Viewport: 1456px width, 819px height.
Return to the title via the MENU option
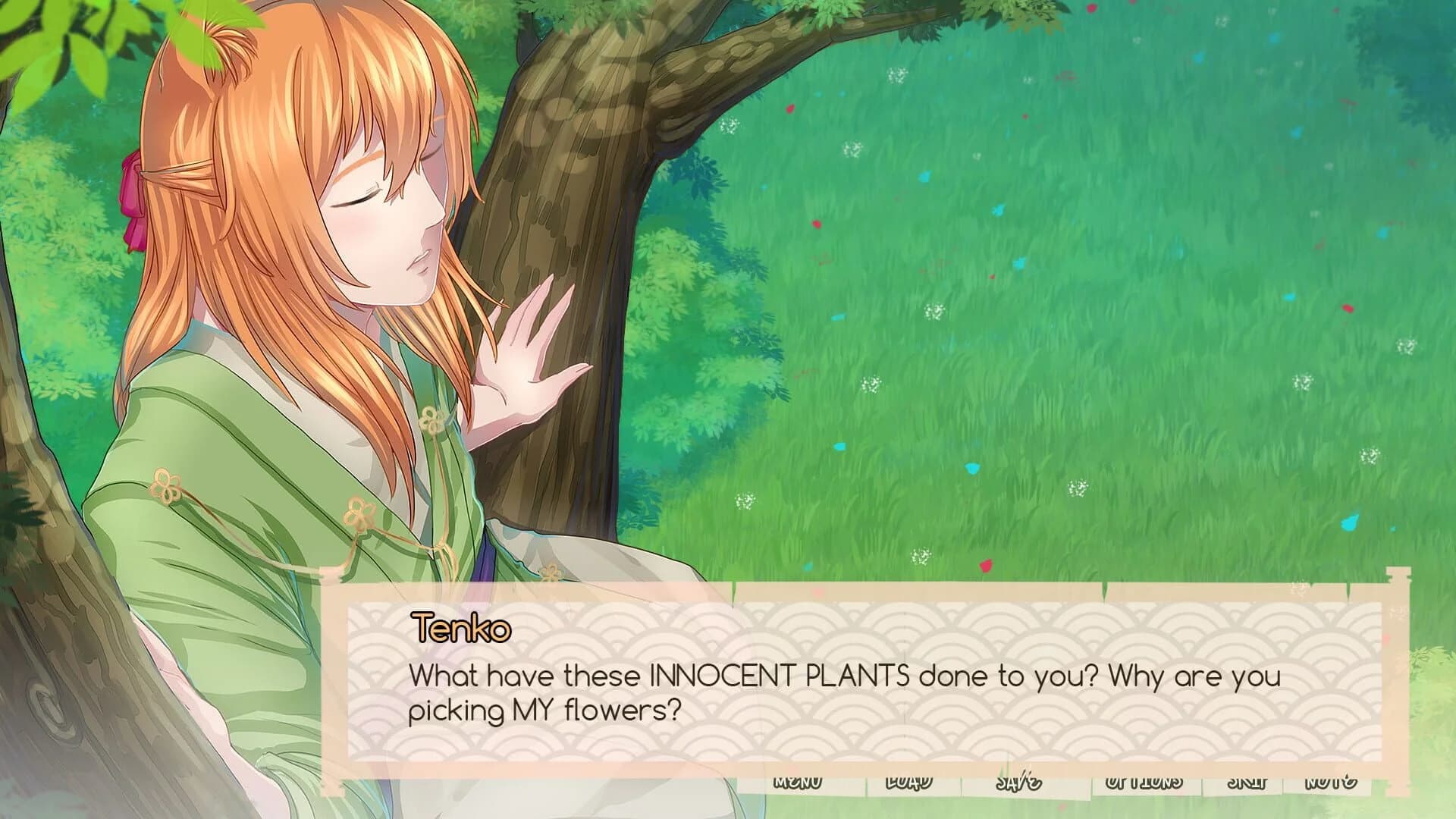click(798, 783)
